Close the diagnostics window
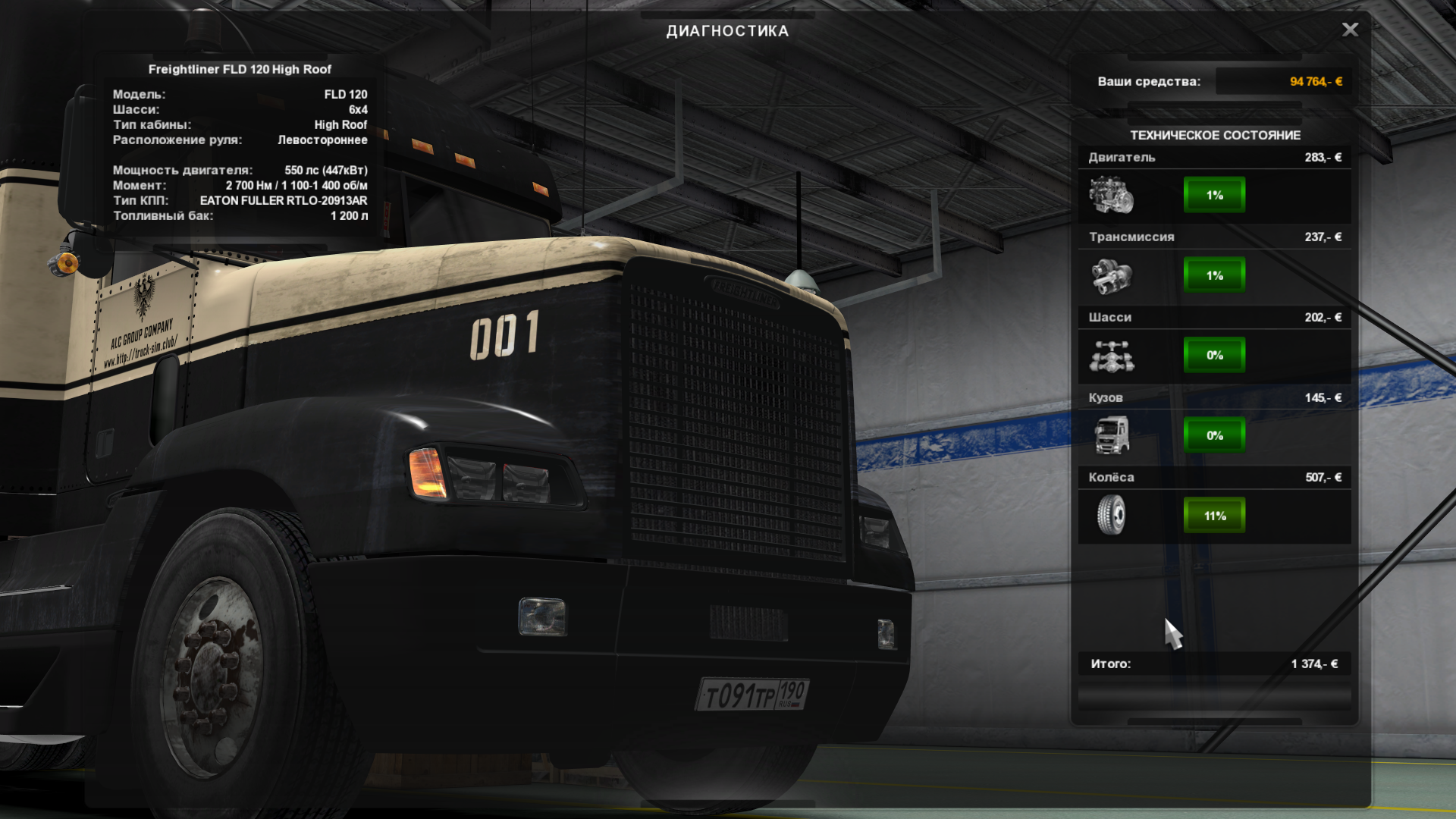The width and height of the screenshot is (1456, 819). tap(1350, 30)
